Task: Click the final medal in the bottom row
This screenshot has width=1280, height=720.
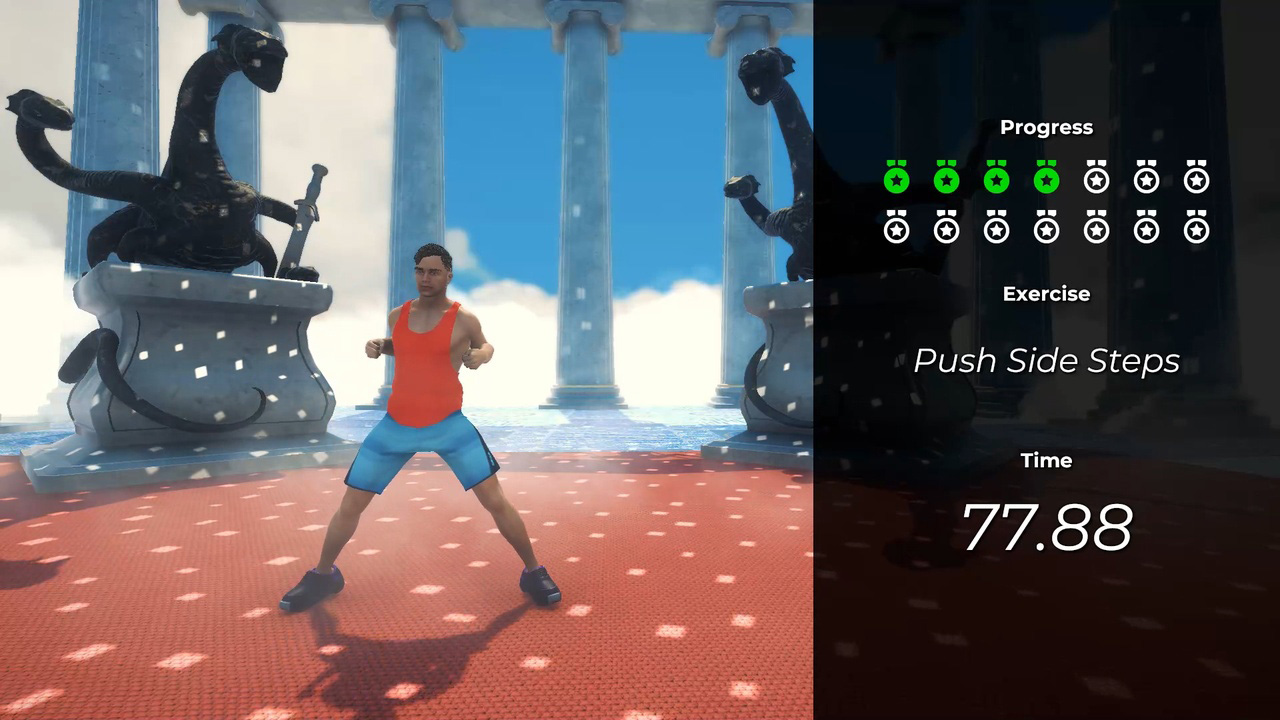Action: [x=1196, y=229]
